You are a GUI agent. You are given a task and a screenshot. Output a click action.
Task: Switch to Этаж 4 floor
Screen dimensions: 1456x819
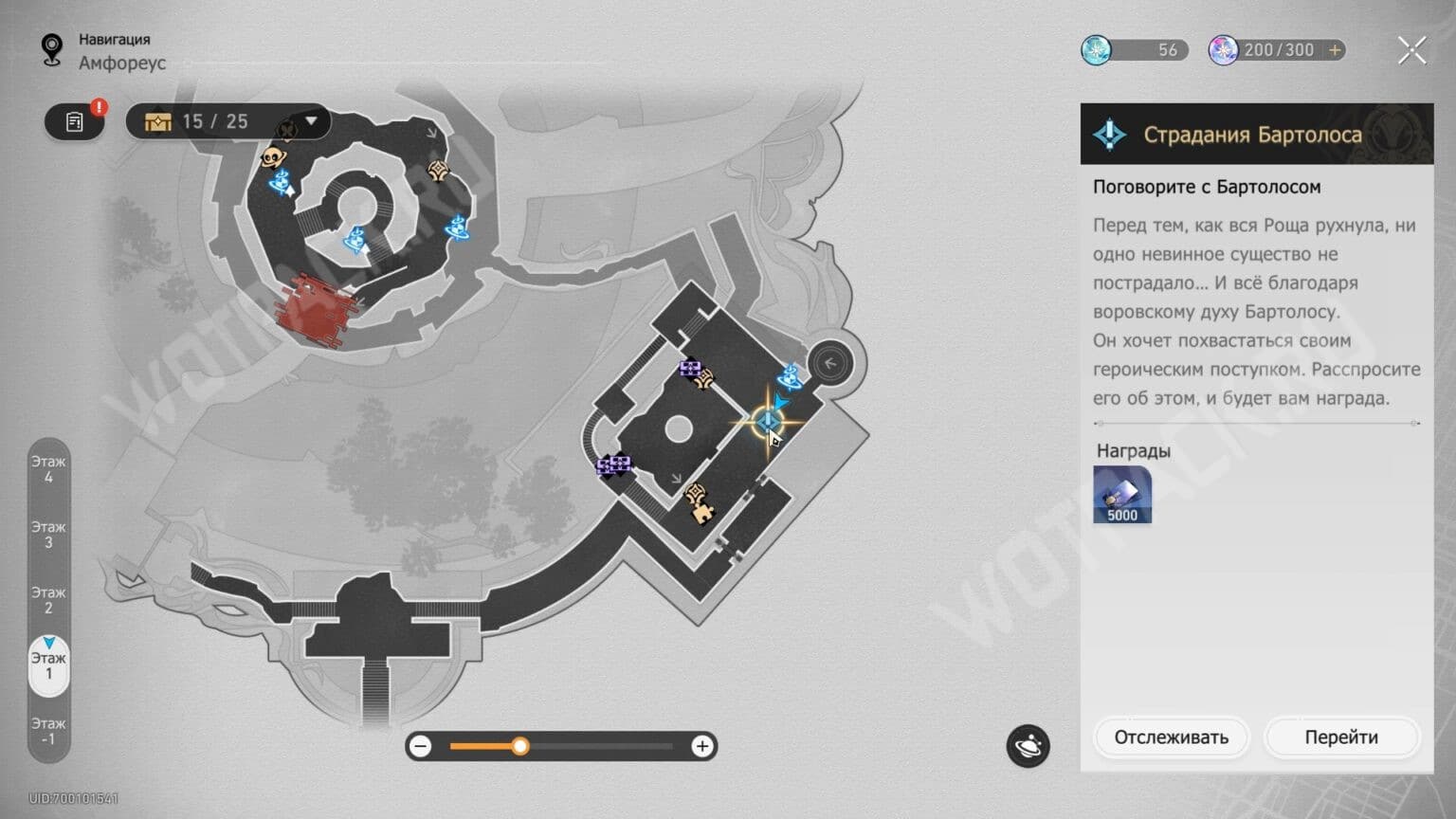[x=49, y=469]
